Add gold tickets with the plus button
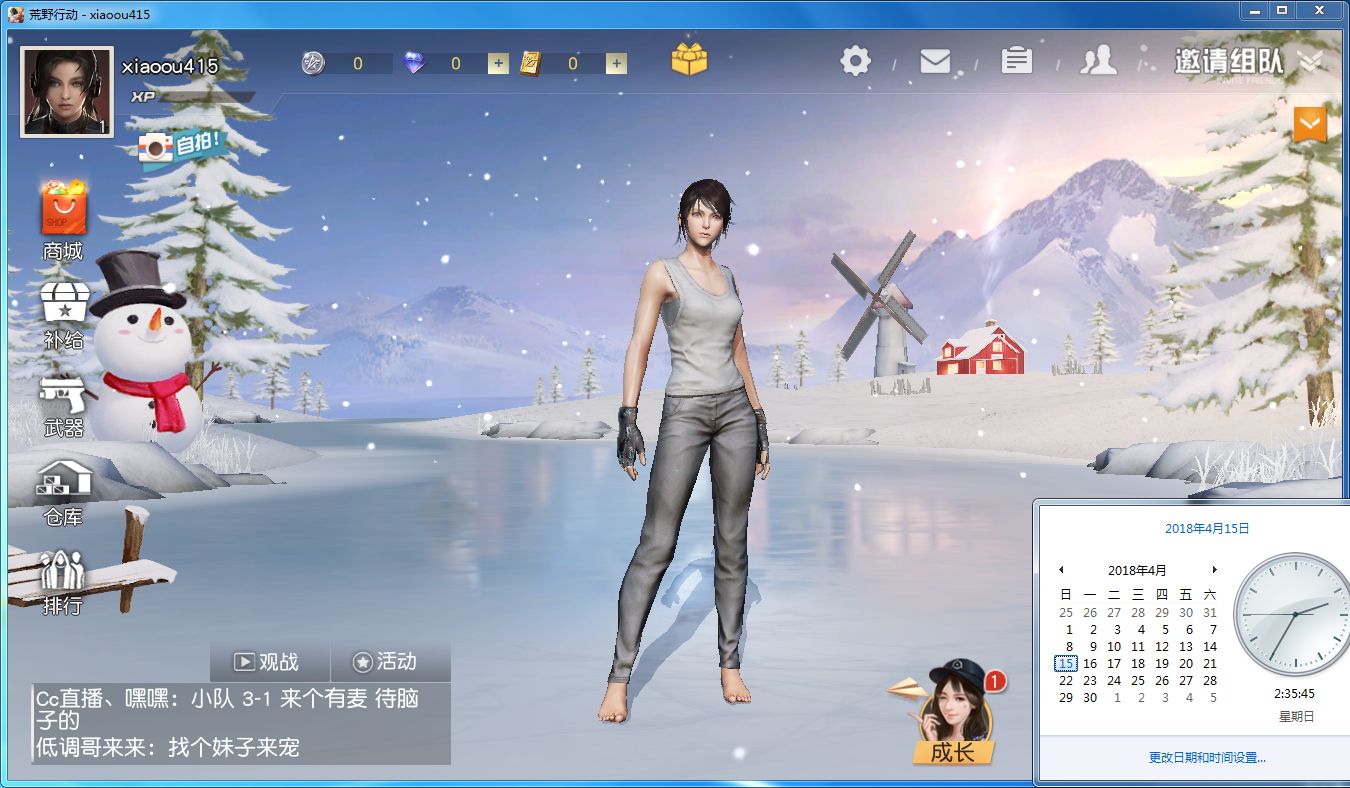 click(x=616, y=64)
